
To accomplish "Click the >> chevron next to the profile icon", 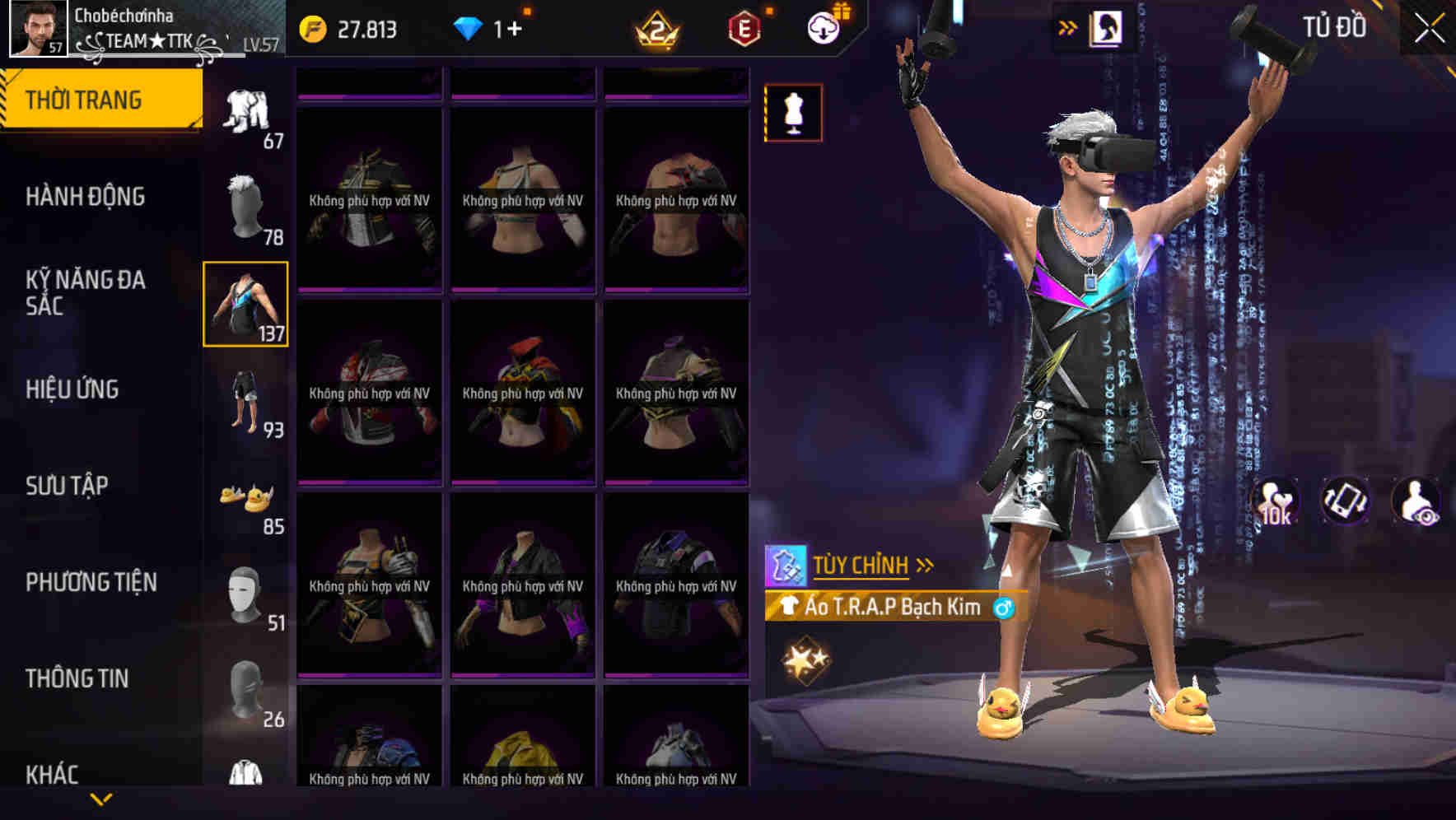I will tap(1068, 26).
